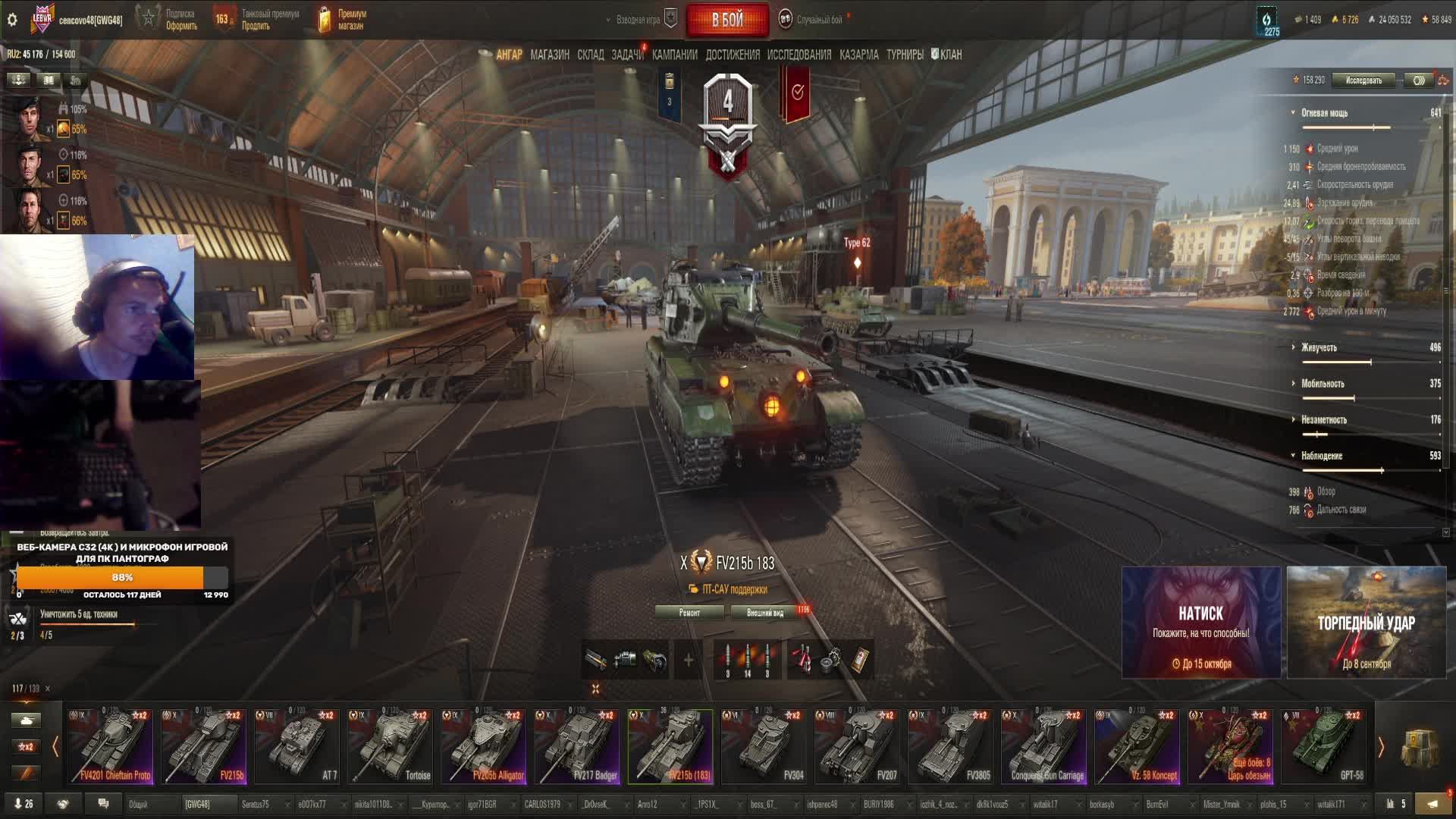Click the Ремонт repair button

[689, 613]
